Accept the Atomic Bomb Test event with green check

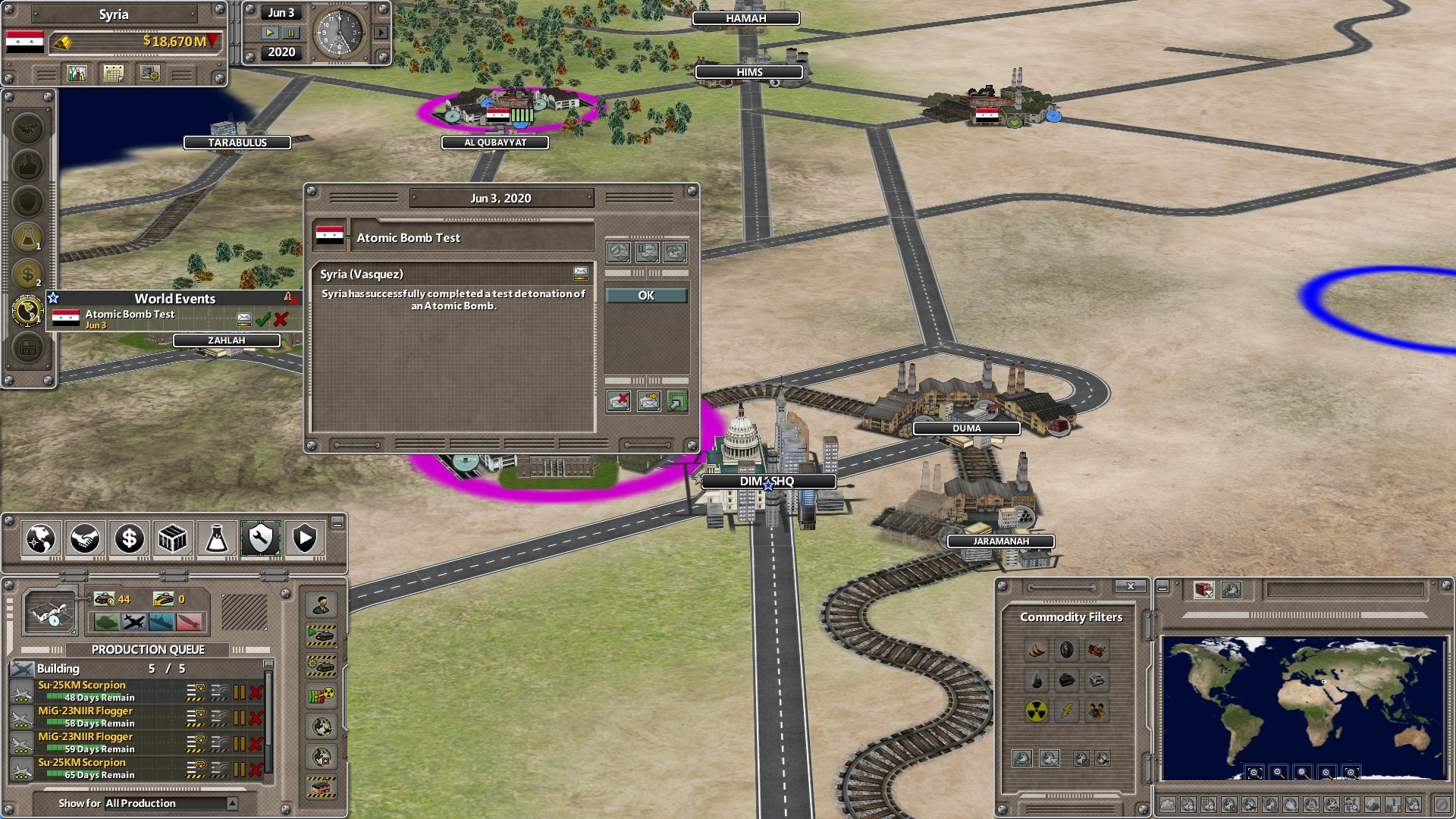tap(264, 319)
